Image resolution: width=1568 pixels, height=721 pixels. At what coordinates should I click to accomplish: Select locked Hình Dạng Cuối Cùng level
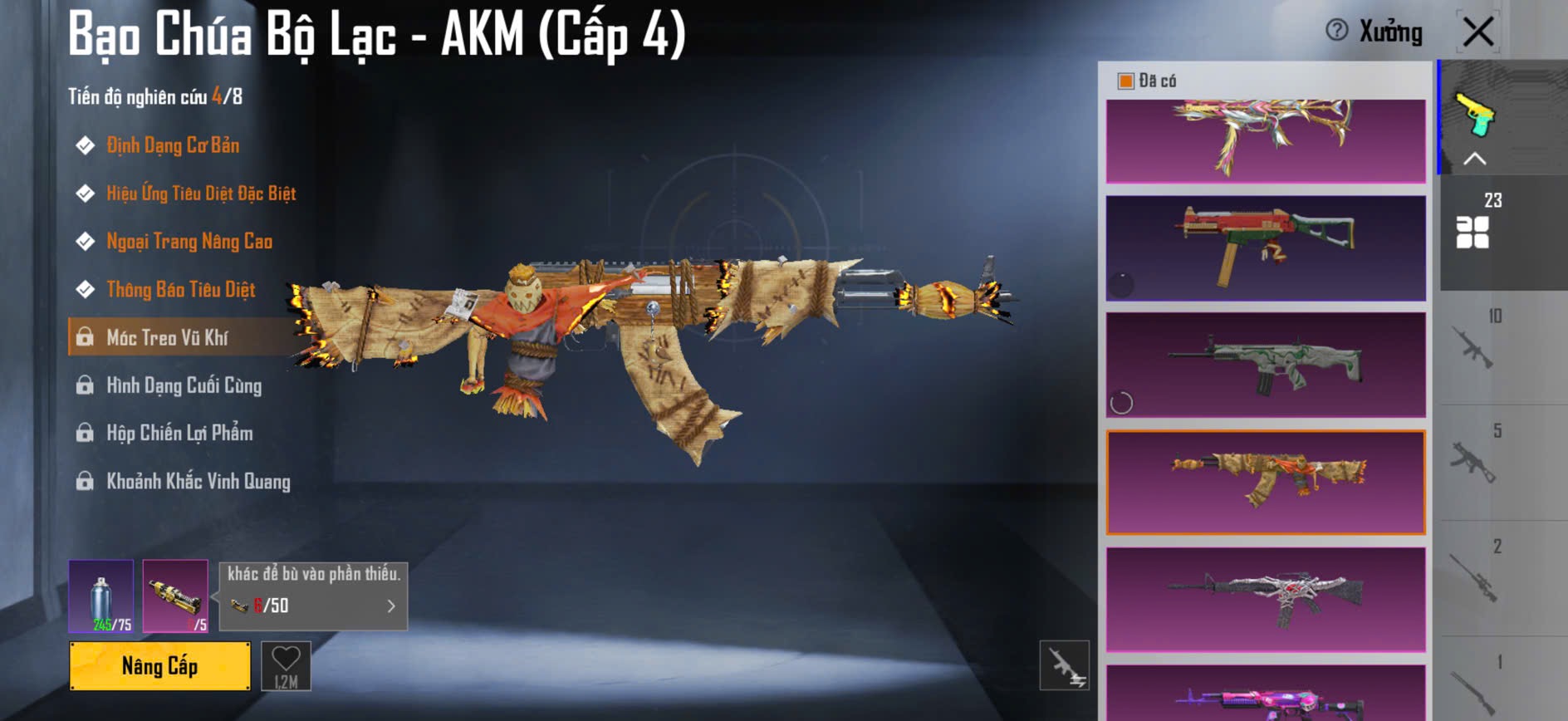point(184,385)
